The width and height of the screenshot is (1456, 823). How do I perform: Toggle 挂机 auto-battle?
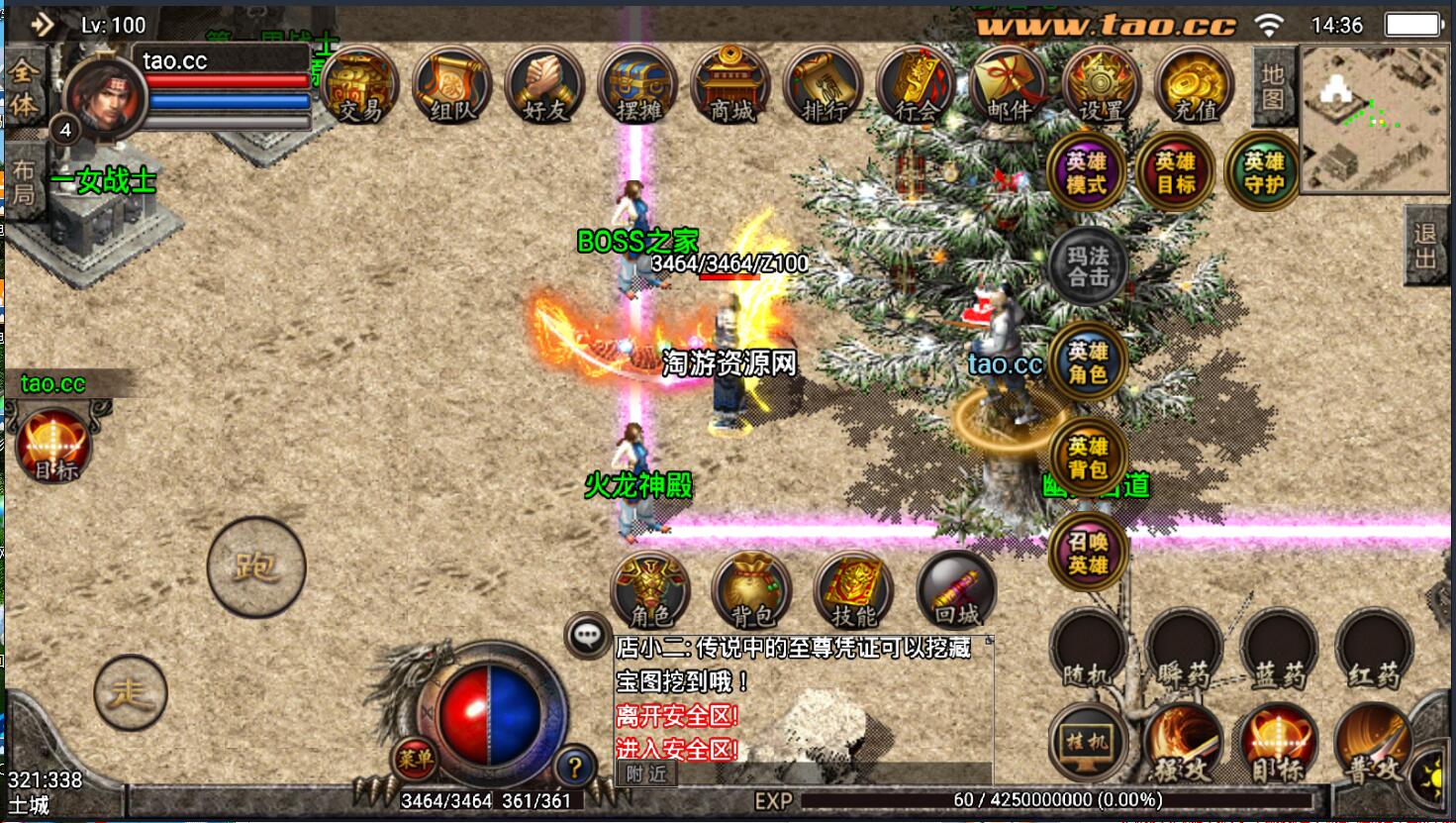pos(1088,743)
